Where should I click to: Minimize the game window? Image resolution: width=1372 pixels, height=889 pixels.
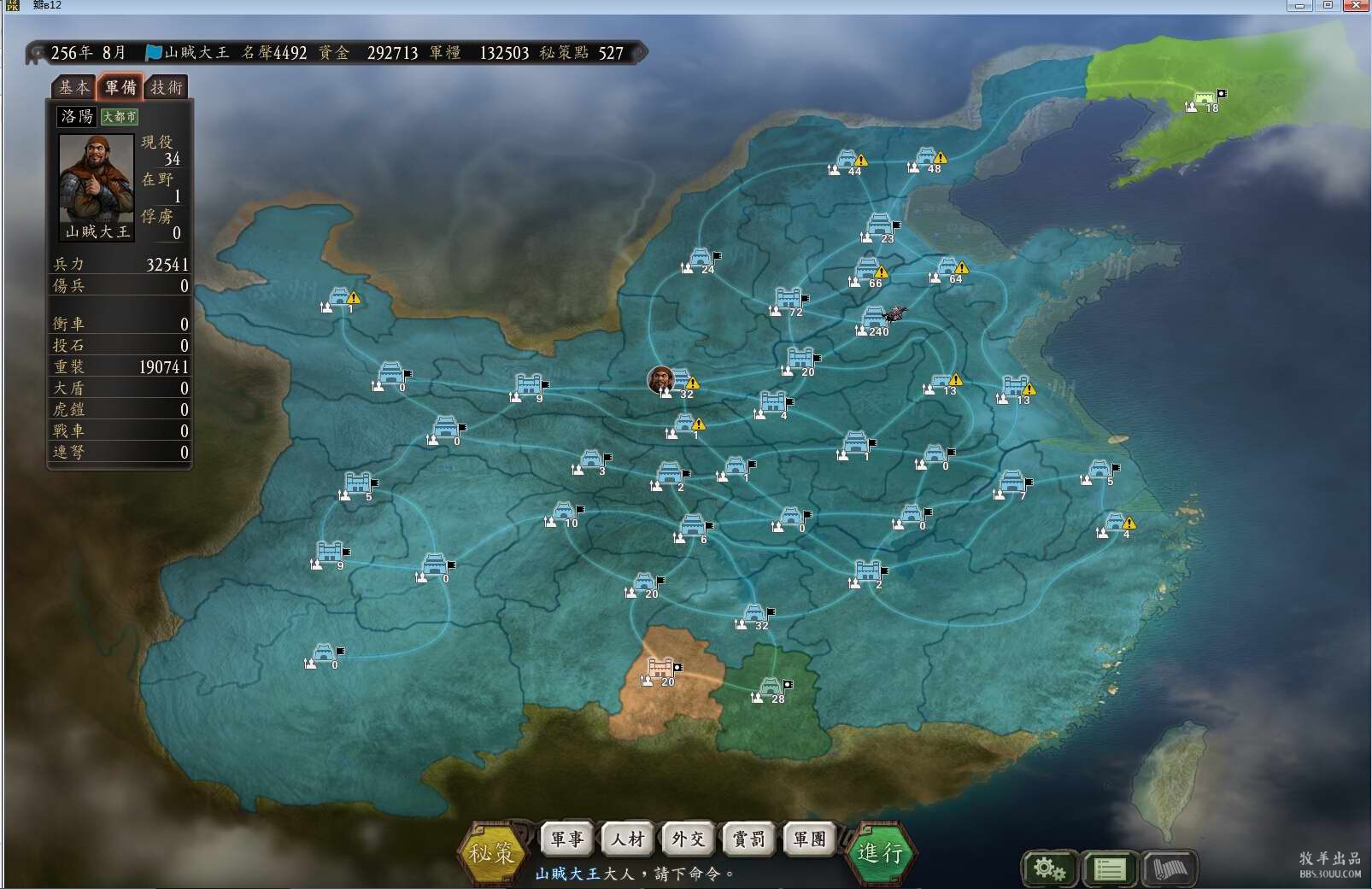[1299, 6]
